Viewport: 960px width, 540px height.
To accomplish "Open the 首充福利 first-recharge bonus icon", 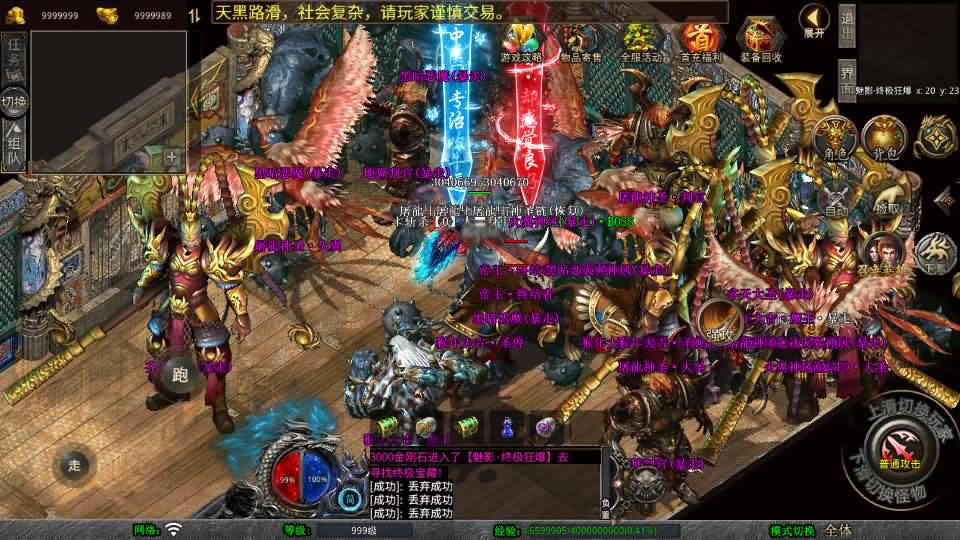I will click(698, 42).
